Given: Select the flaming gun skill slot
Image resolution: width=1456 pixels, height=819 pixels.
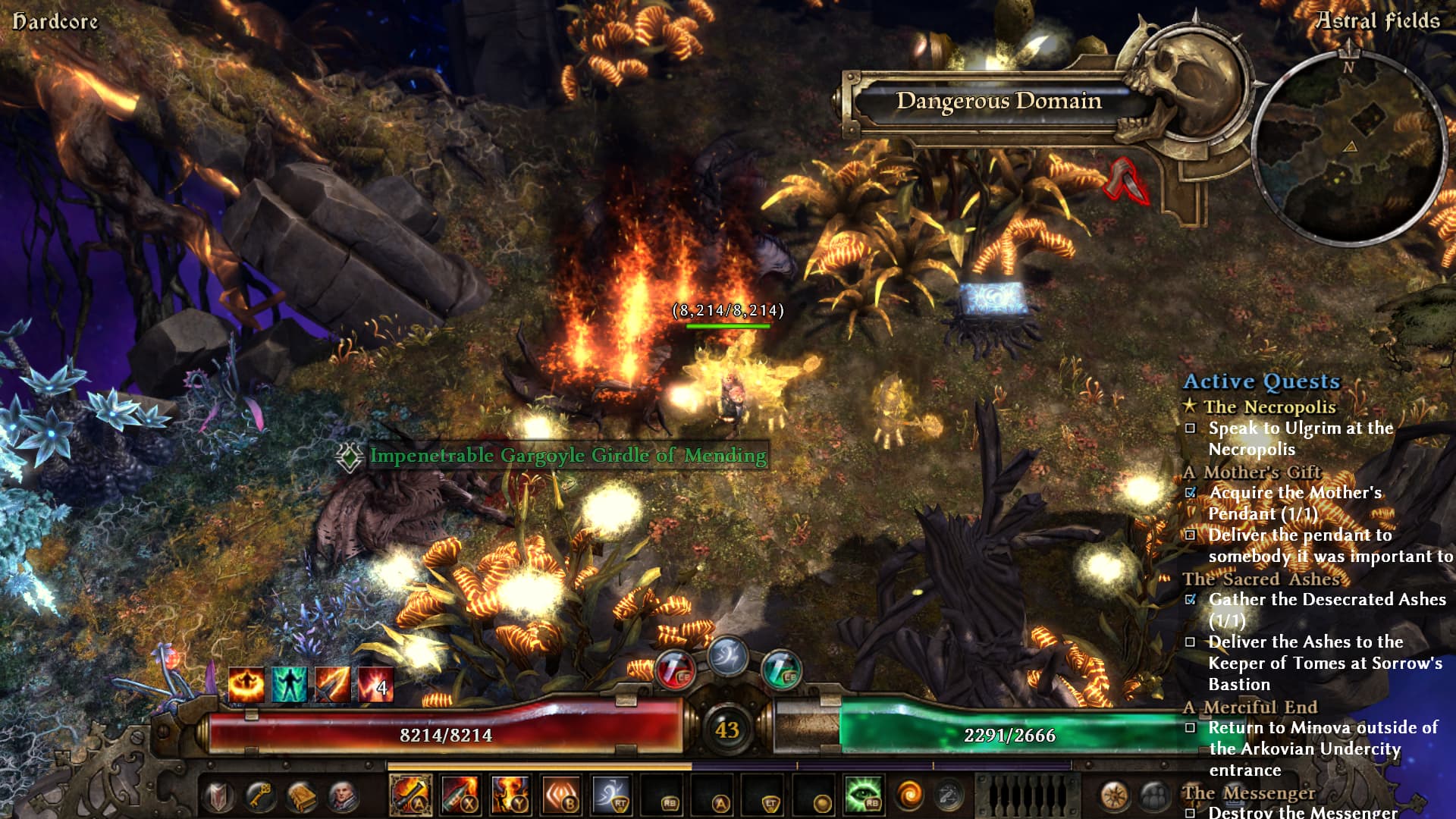Looking at the screenshot, I should (x=410, y=796).
